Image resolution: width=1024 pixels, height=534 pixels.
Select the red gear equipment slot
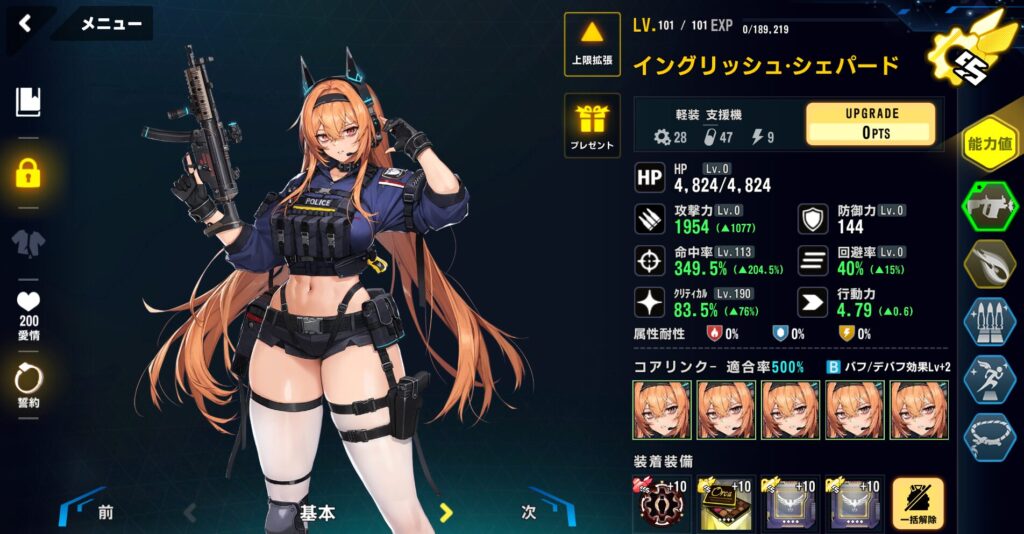pyautogui.click(x=662, y=505)
